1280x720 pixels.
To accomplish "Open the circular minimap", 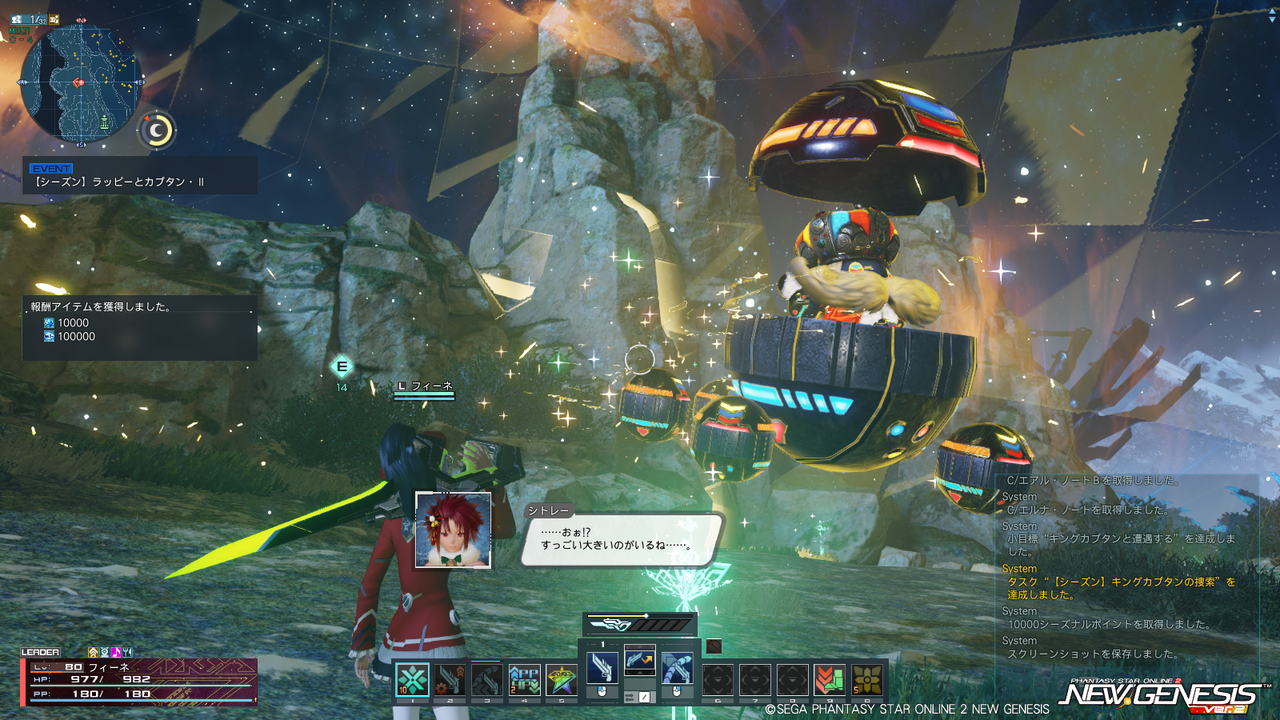I will [x=80, y=82].
